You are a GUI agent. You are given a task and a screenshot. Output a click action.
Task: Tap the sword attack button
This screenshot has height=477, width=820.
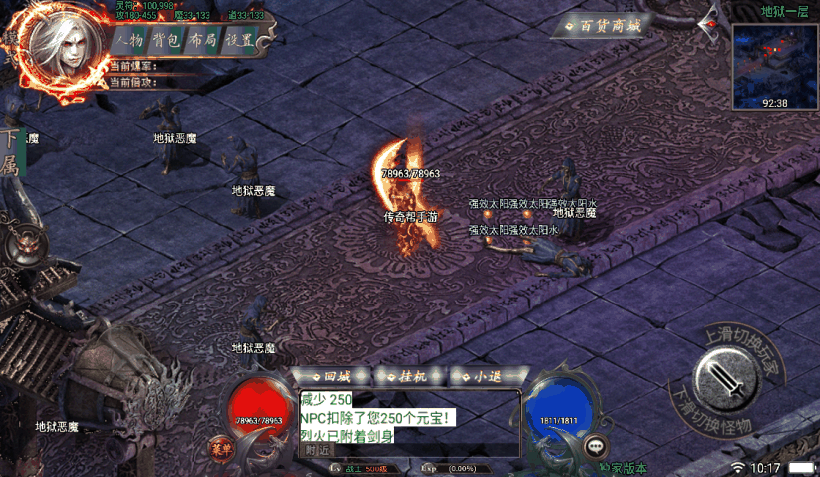722,377
